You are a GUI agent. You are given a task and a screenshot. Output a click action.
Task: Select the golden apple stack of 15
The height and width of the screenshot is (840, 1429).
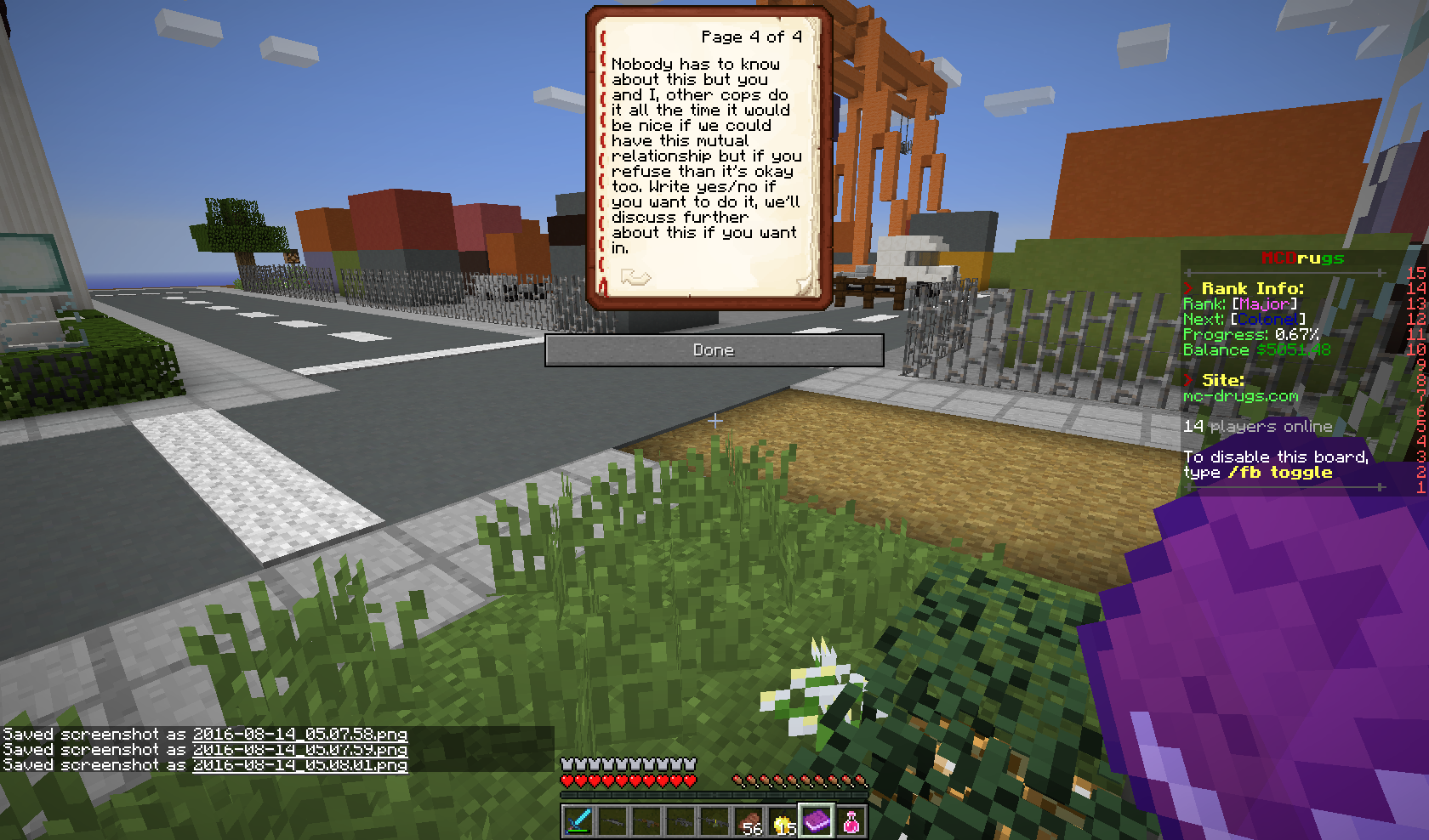coord(783,821)
